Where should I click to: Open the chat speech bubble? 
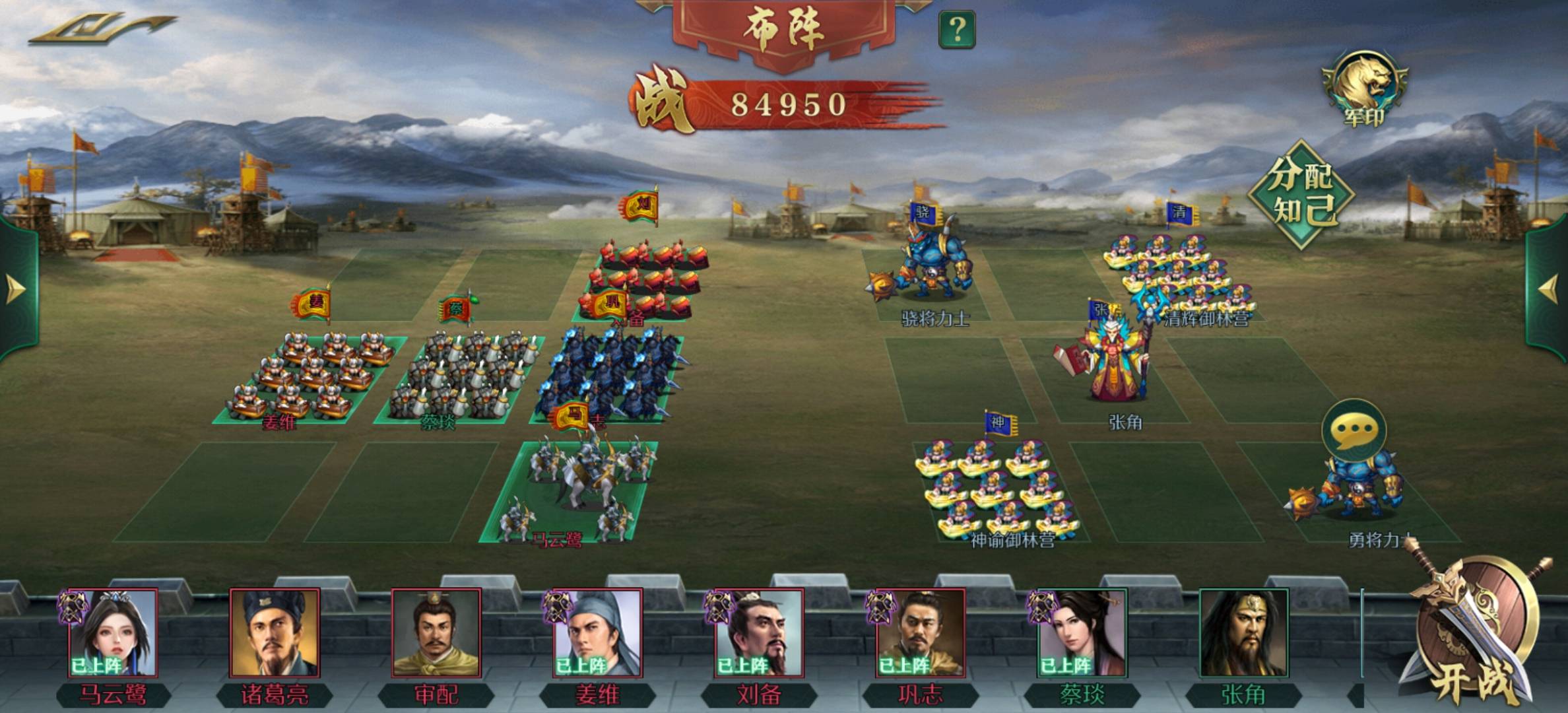click(1354, 430)
